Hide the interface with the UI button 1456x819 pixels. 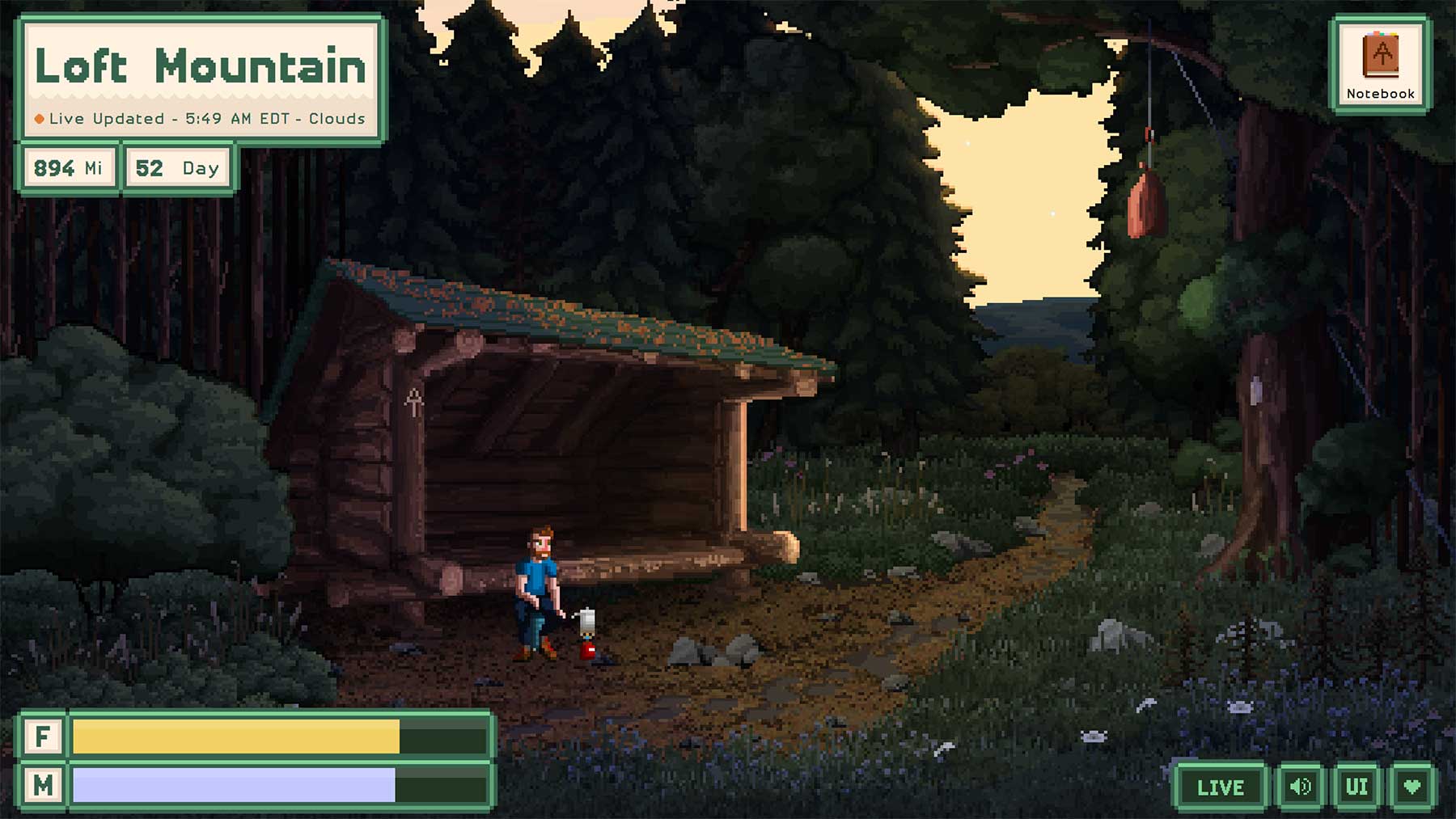1357,787
